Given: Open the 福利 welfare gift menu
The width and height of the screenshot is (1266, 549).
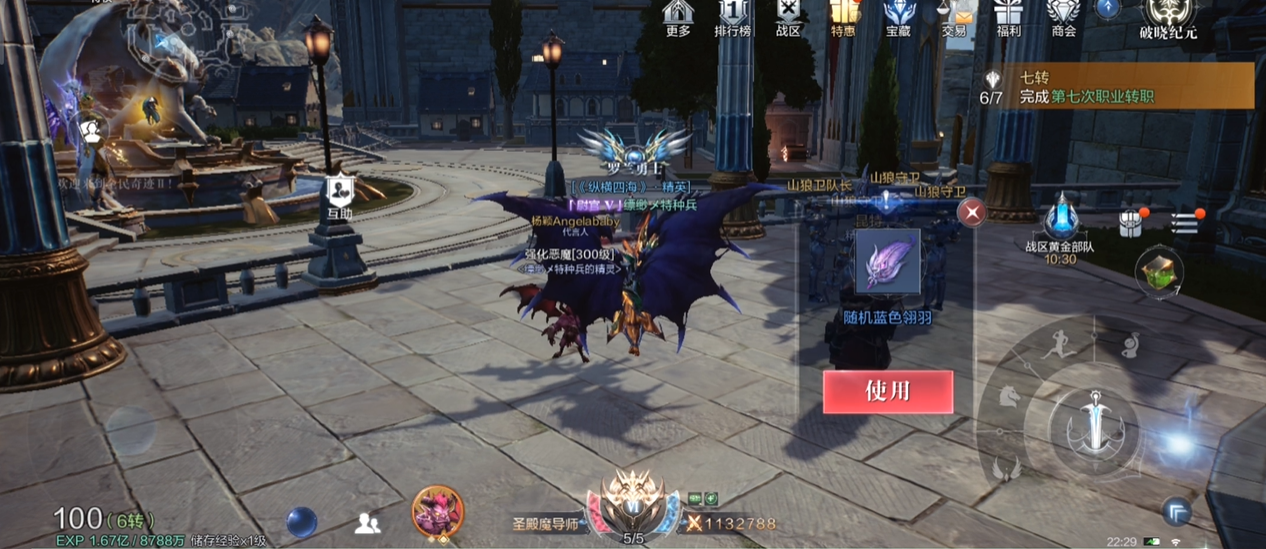Looking at the screenshot, I should (x=1008, y=18).
